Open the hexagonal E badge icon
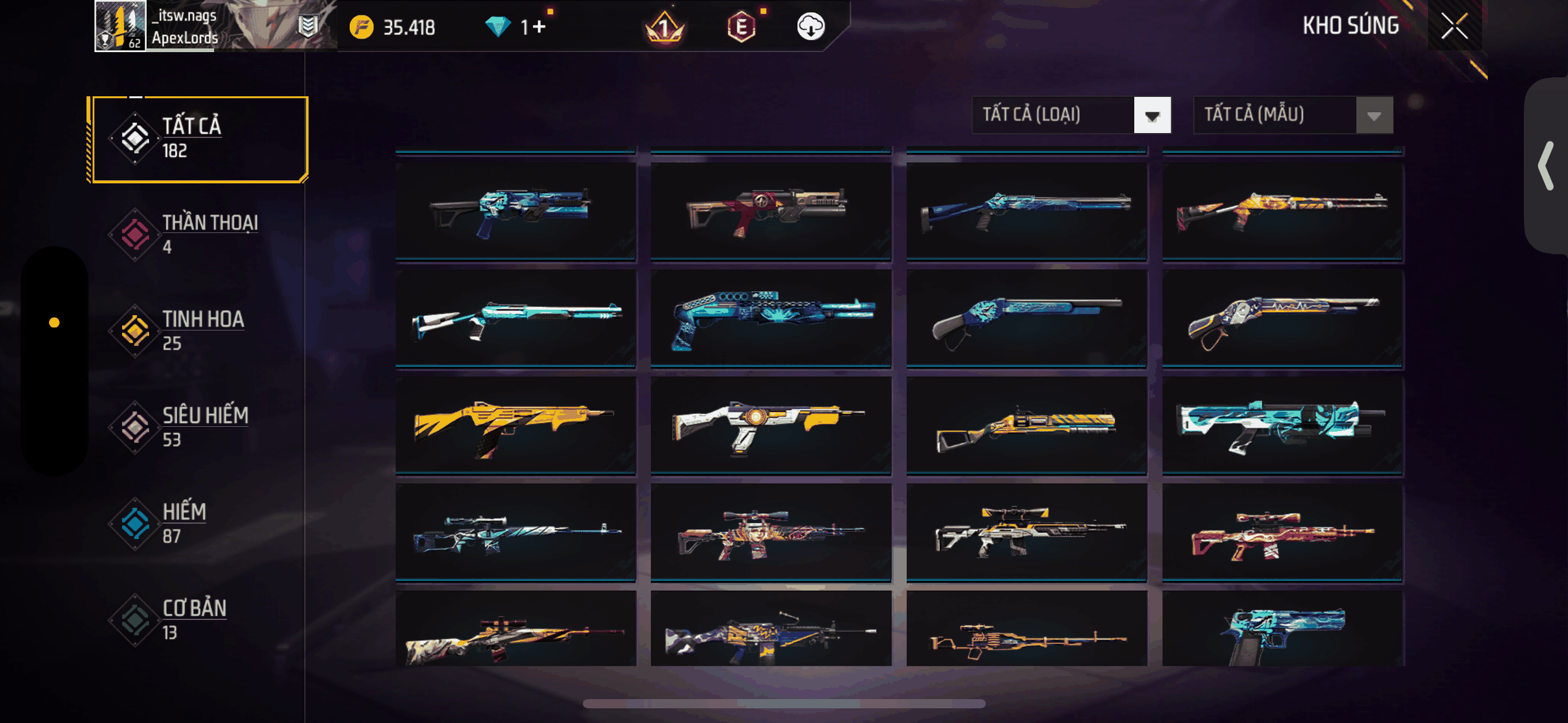 point(741,27)
